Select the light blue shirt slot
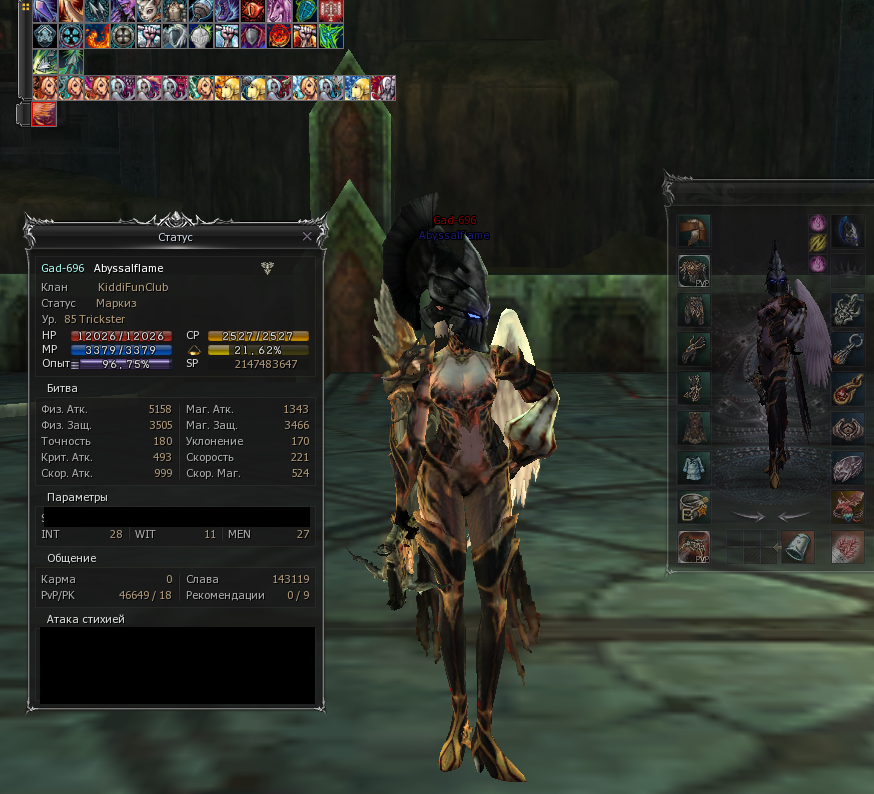Image resolution: width=874 pixels, height=794 pixels. pyautogui.click(x=693, y=467)
